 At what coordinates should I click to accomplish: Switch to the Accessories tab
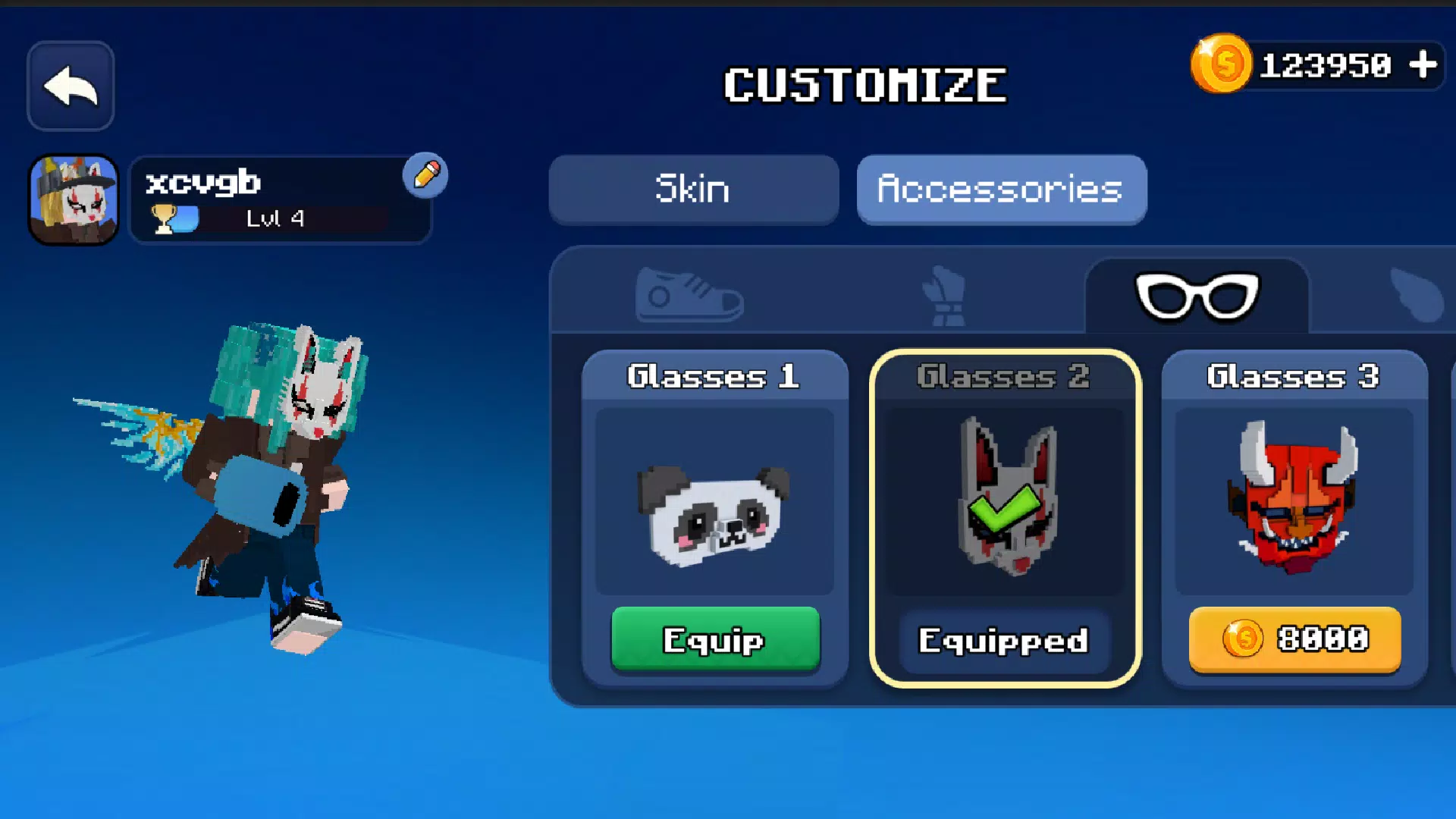[1001, 190]
